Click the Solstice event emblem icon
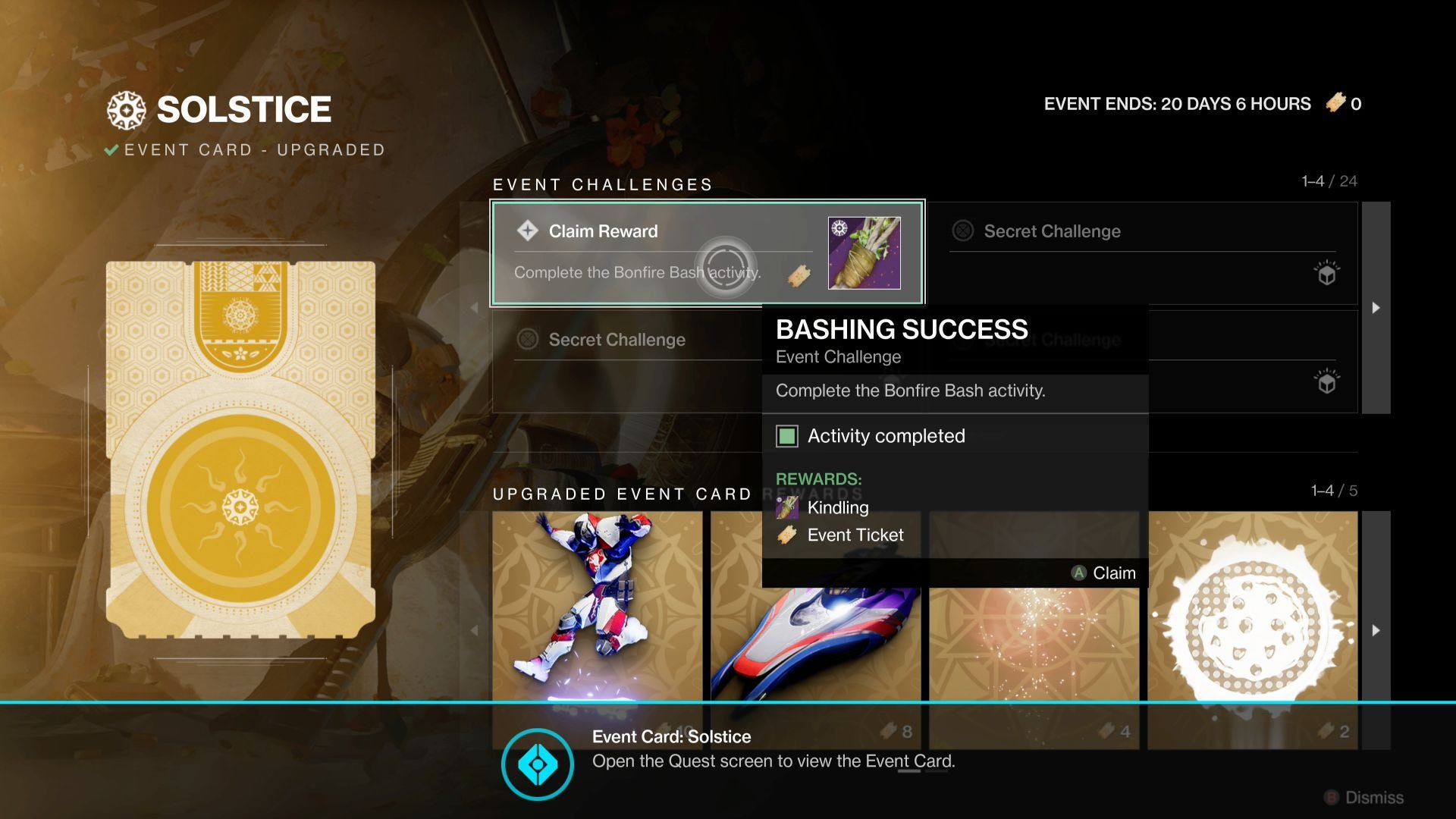The width and height of the screenshot is (1456, 819). point(127,108)
